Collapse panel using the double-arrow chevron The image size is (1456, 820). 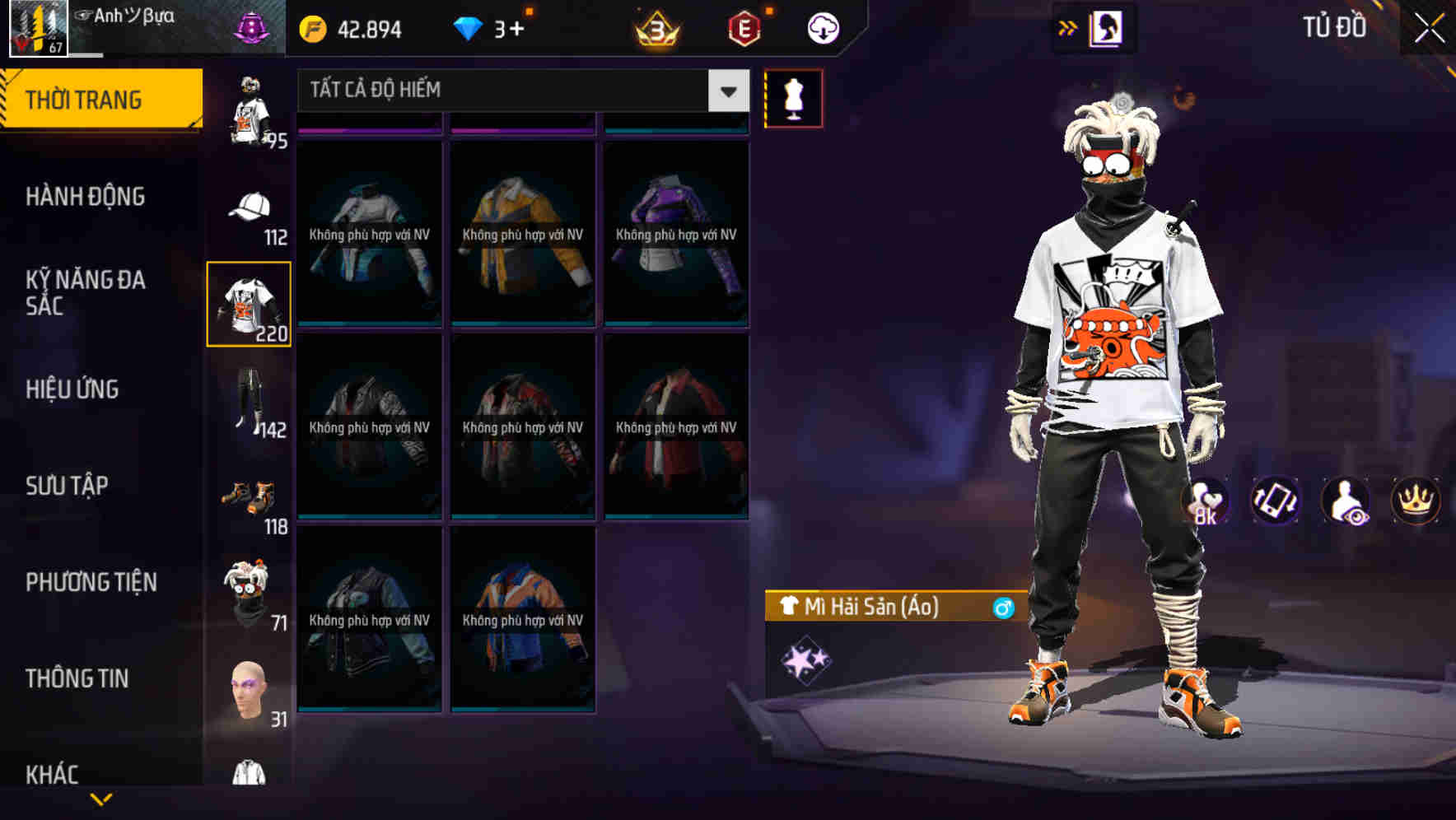[x=1066, y=27]
